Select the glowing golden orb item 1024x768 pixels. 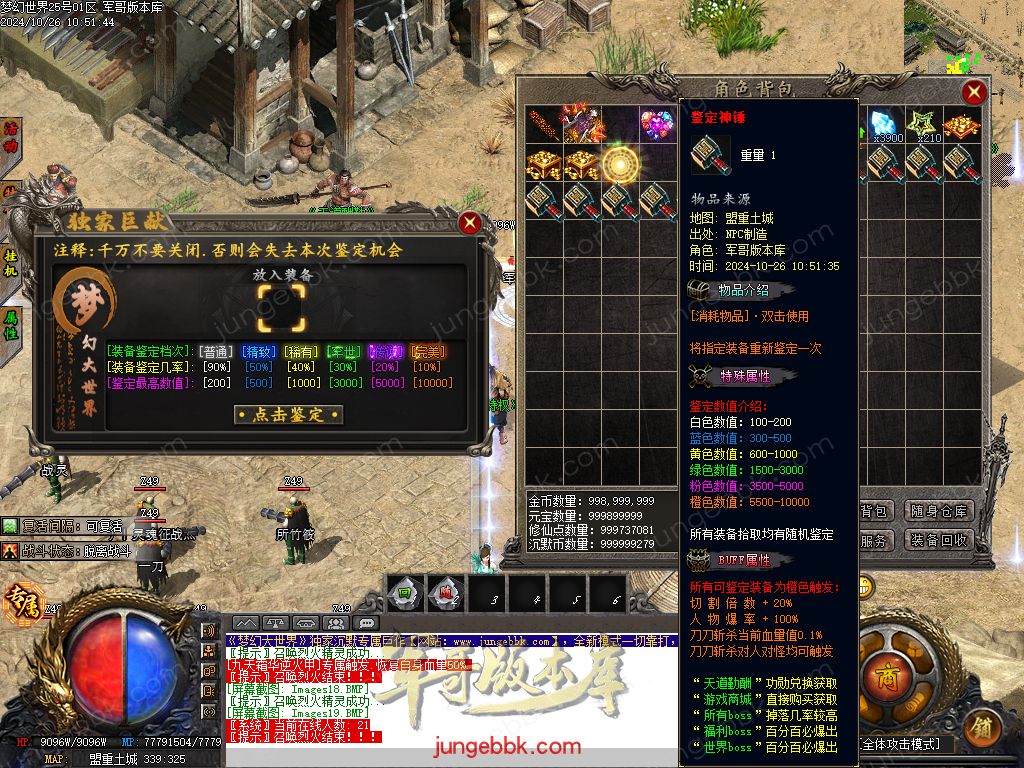pos(620,163)
